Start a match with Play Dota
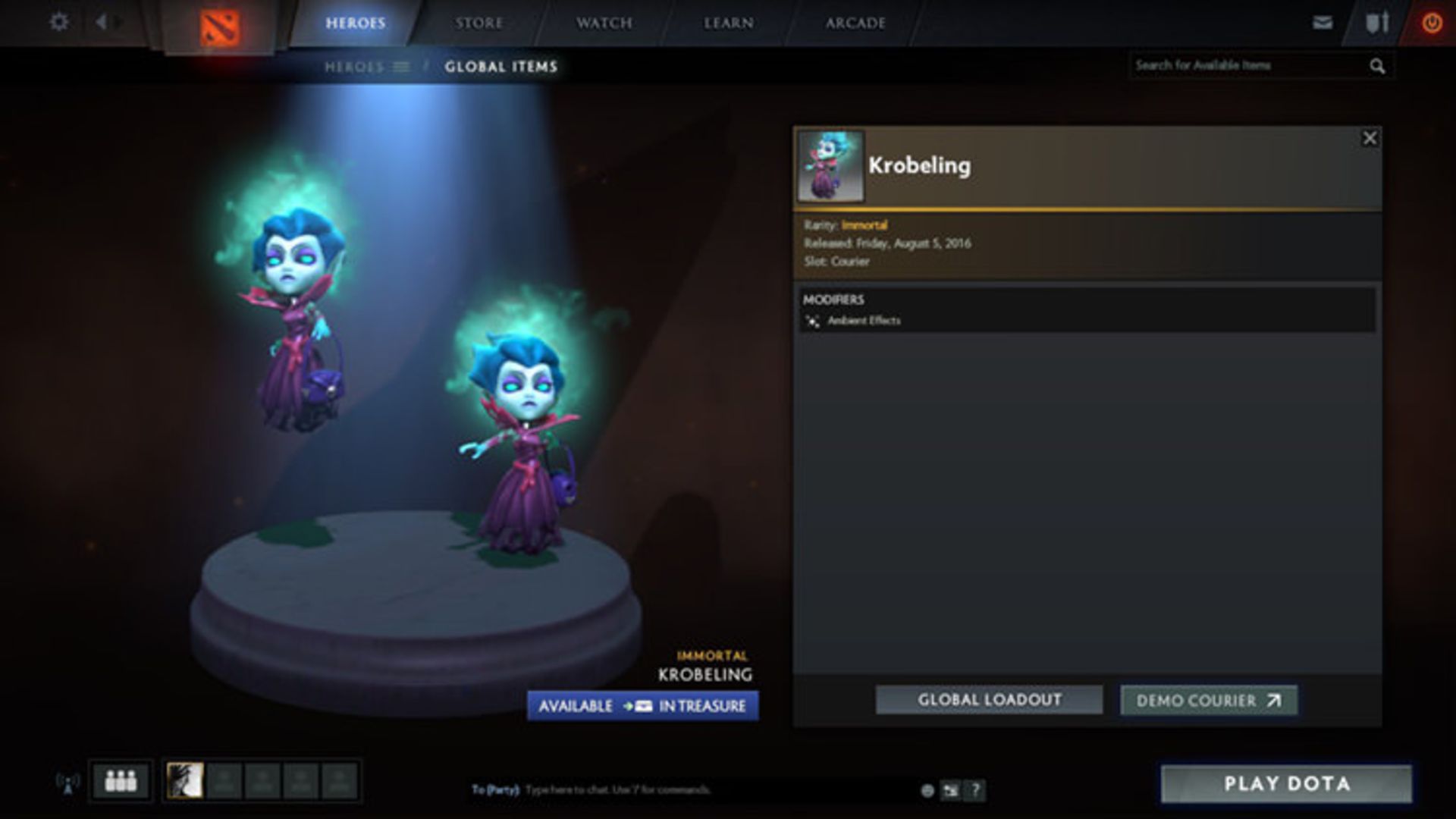 [1286, 783]
